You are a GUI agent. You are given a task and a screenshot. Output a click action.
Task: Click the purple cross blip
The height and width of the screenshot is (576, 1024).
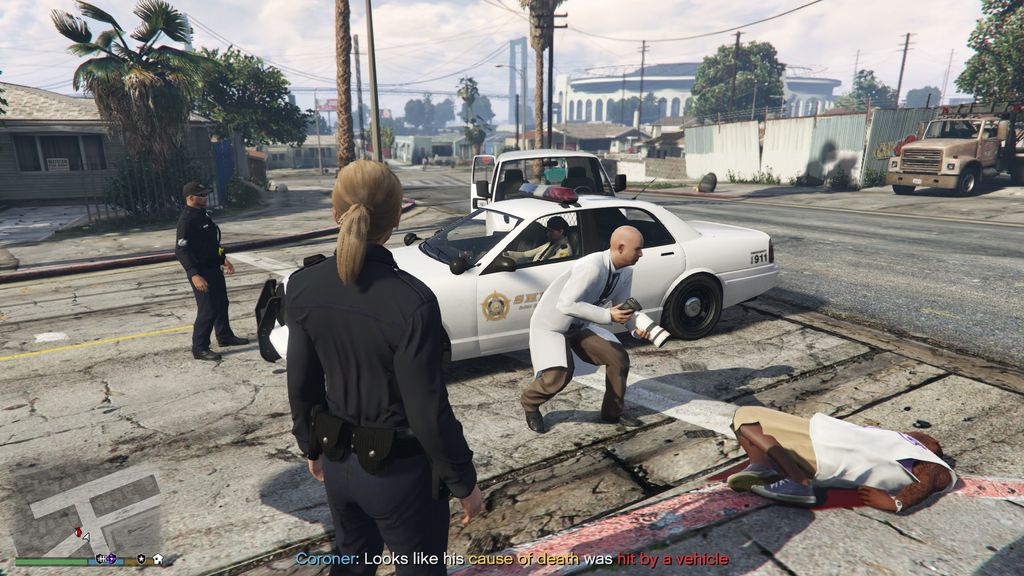[110, 560]
